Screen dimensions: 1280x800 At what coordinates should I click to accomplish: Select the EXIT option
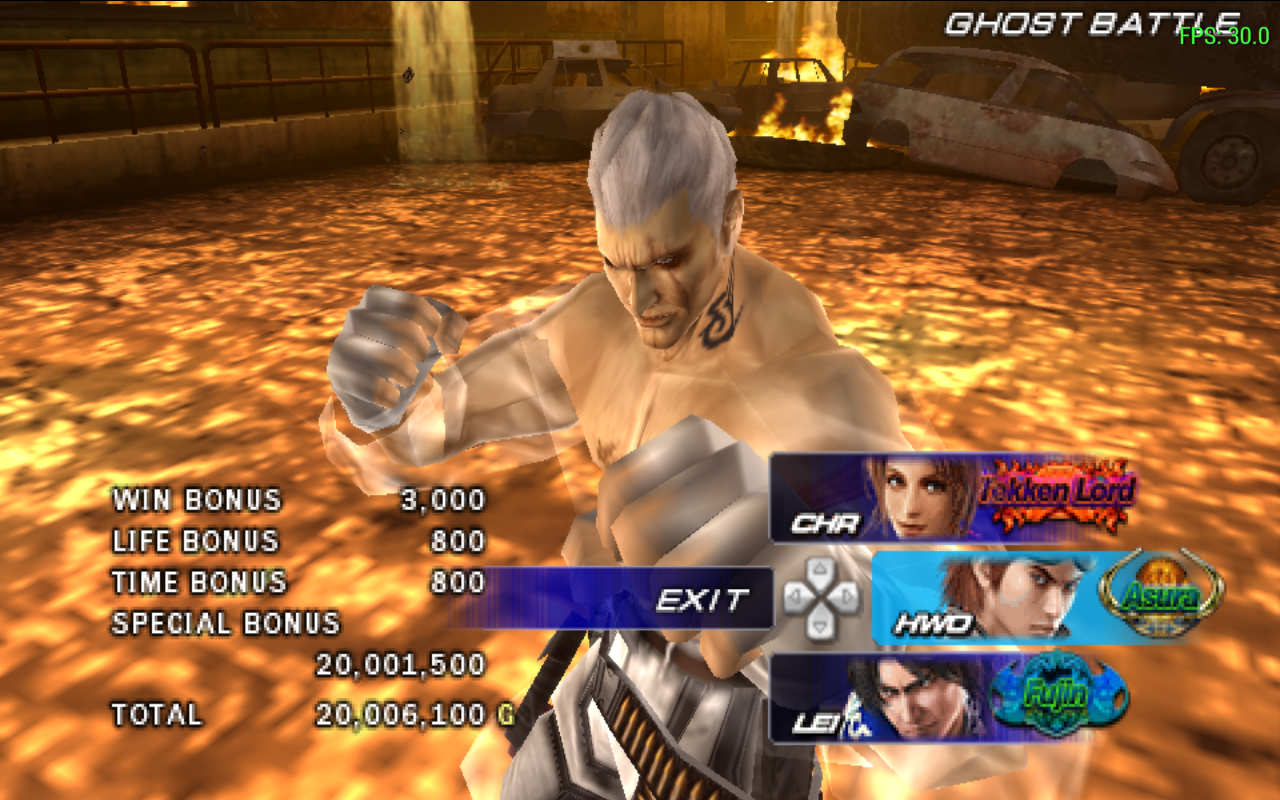click(x=700, y=599)
